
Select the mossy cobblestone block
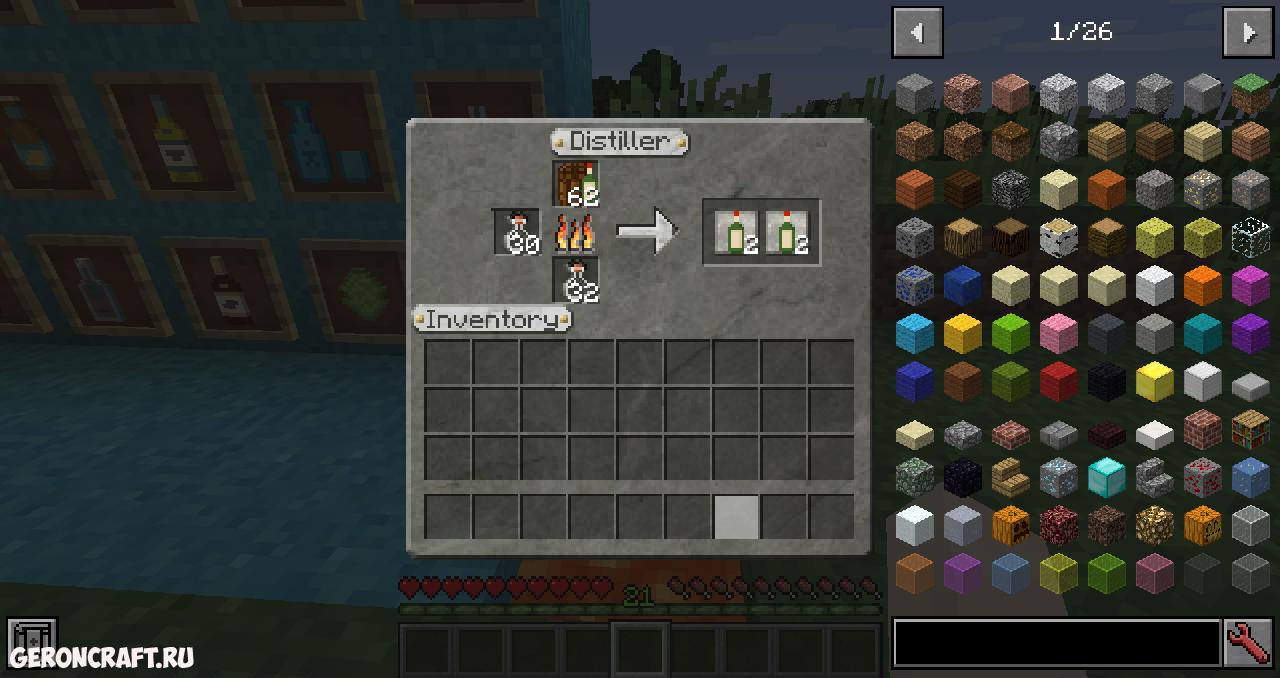tap(914, 477)
